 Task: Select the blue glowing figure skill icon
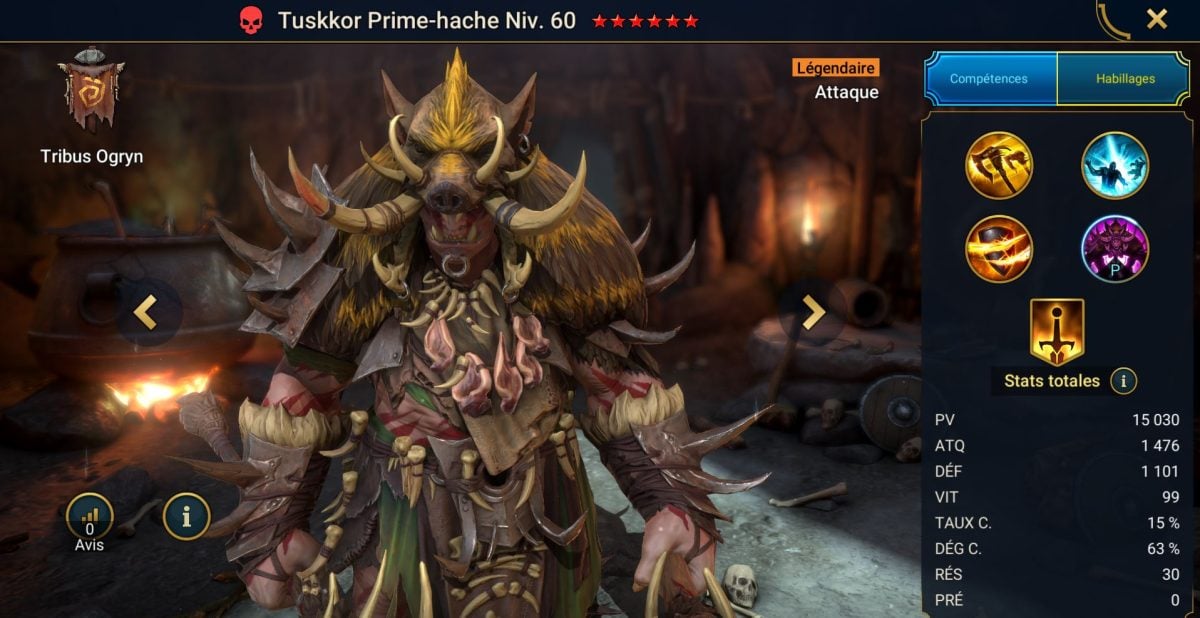point(1115,166)
